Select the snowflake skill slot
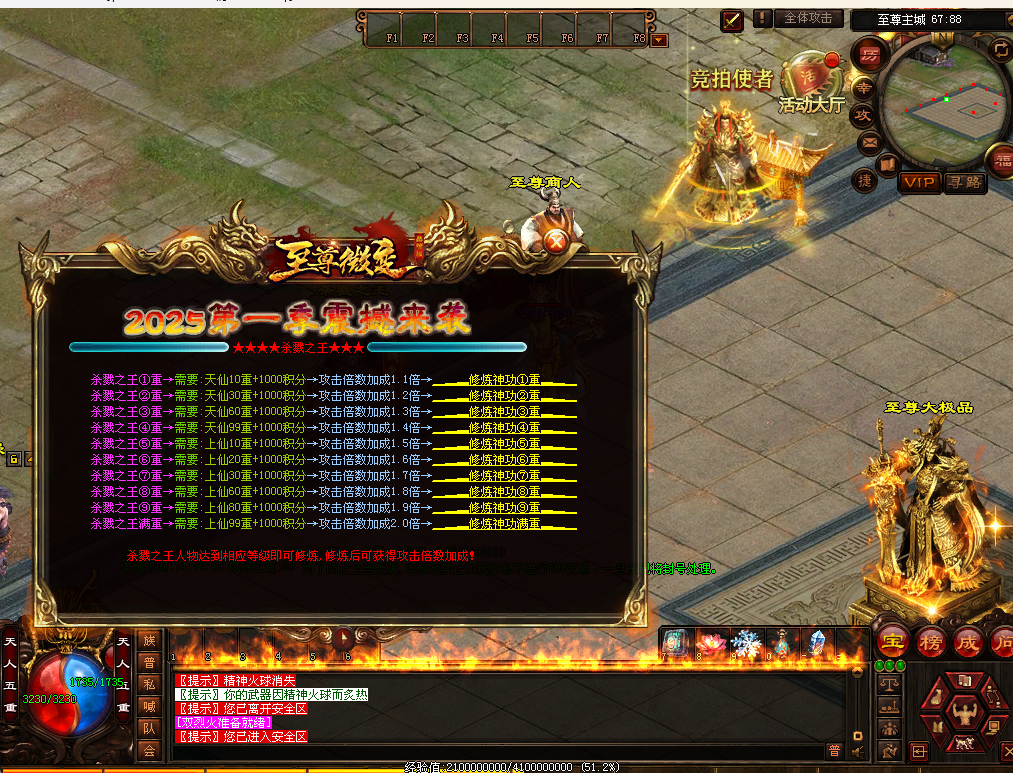The width and height of the screenshot is (1013, 773). click(745, 643)
